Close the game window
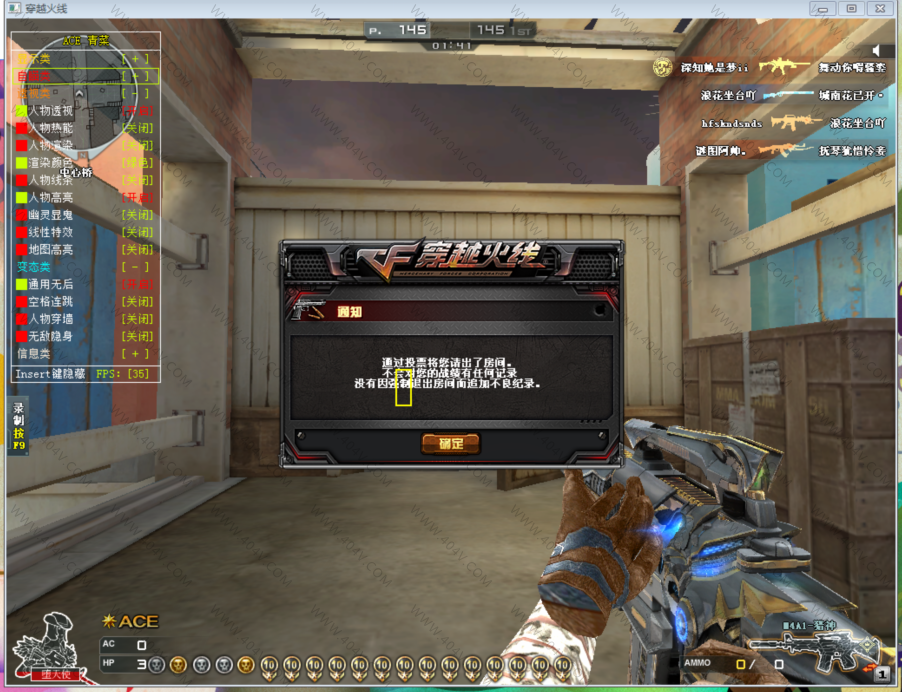This screenshot has height=692, width=902. click(x=879, y=9)
